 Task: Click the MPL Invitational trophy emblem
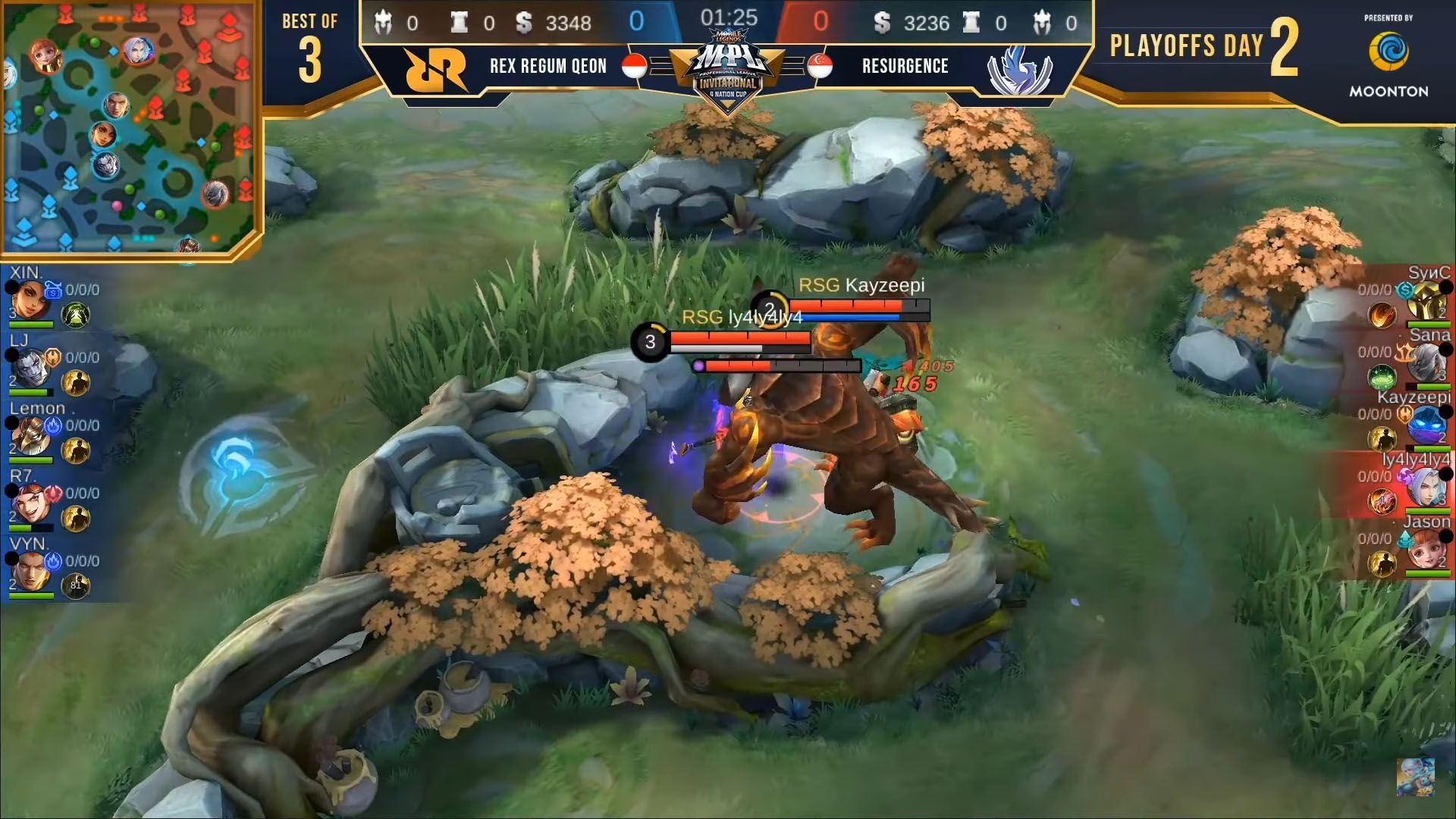pyautogui.click(x=726, y=72)
